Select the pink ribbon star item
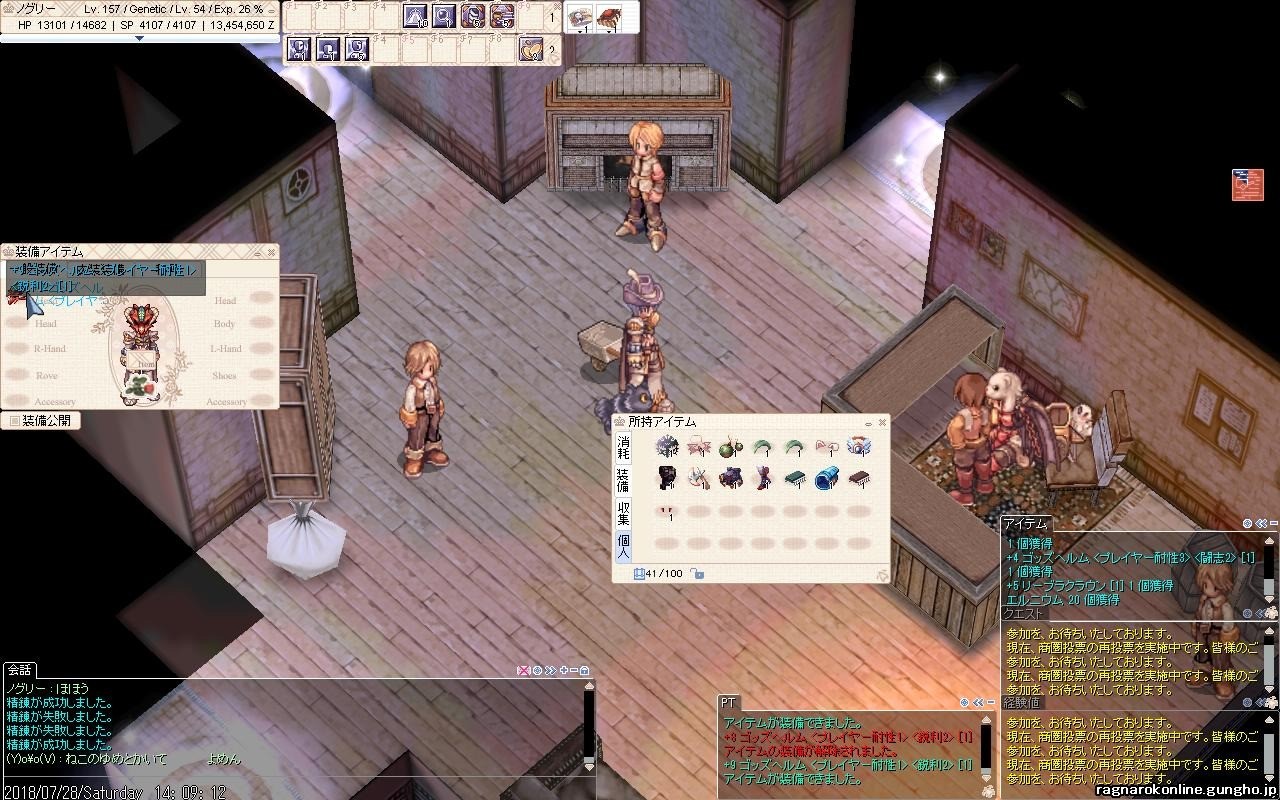 click(699, 447)
